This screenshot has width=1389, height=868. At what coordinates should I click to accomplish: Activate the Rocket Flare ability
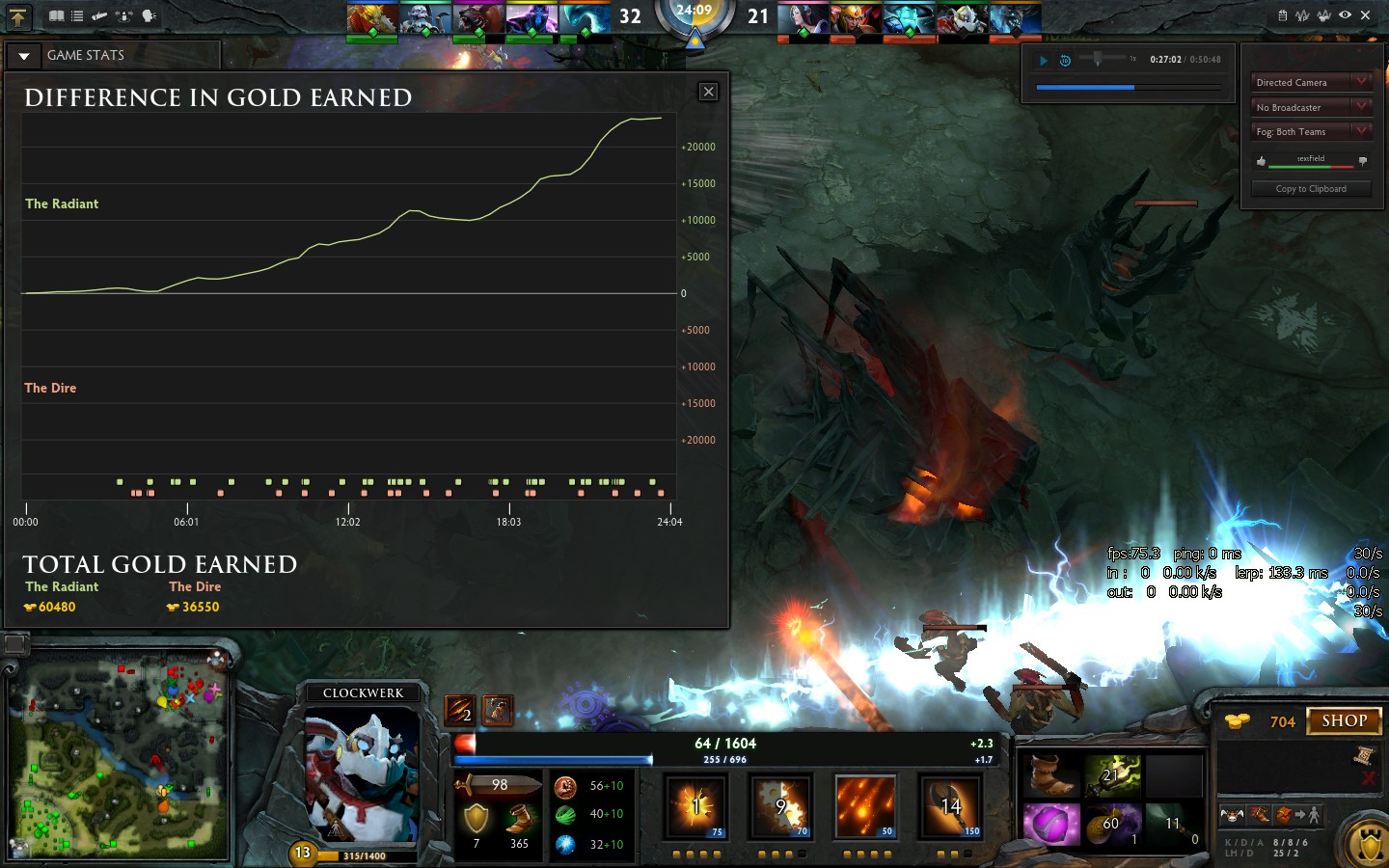click(865, 806)
